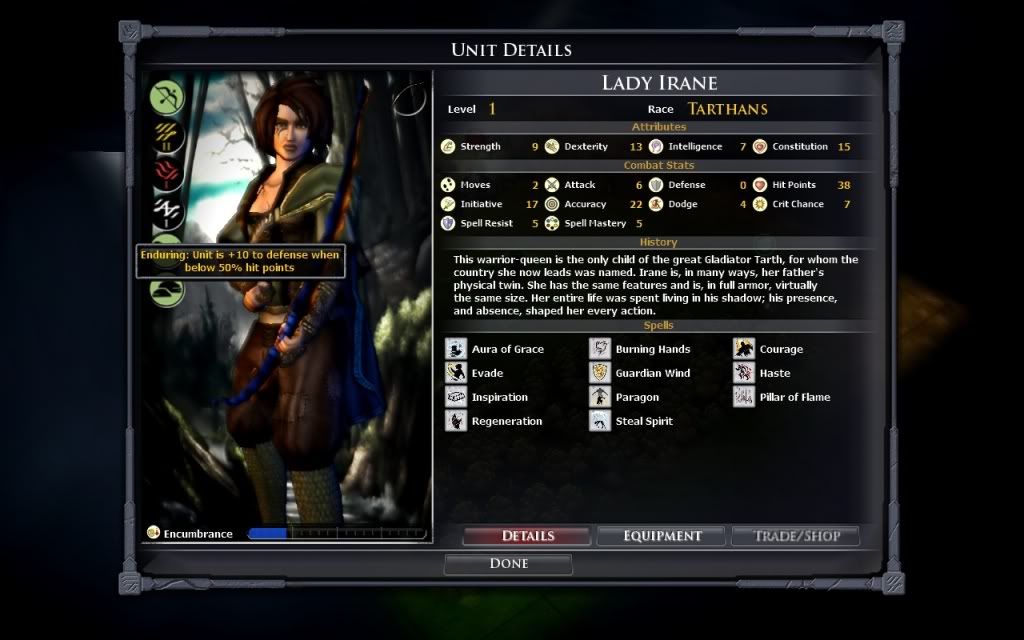Screen dimensions: 1024x640
Task: Click the green mounds trait icon
Action: [167, 290]
